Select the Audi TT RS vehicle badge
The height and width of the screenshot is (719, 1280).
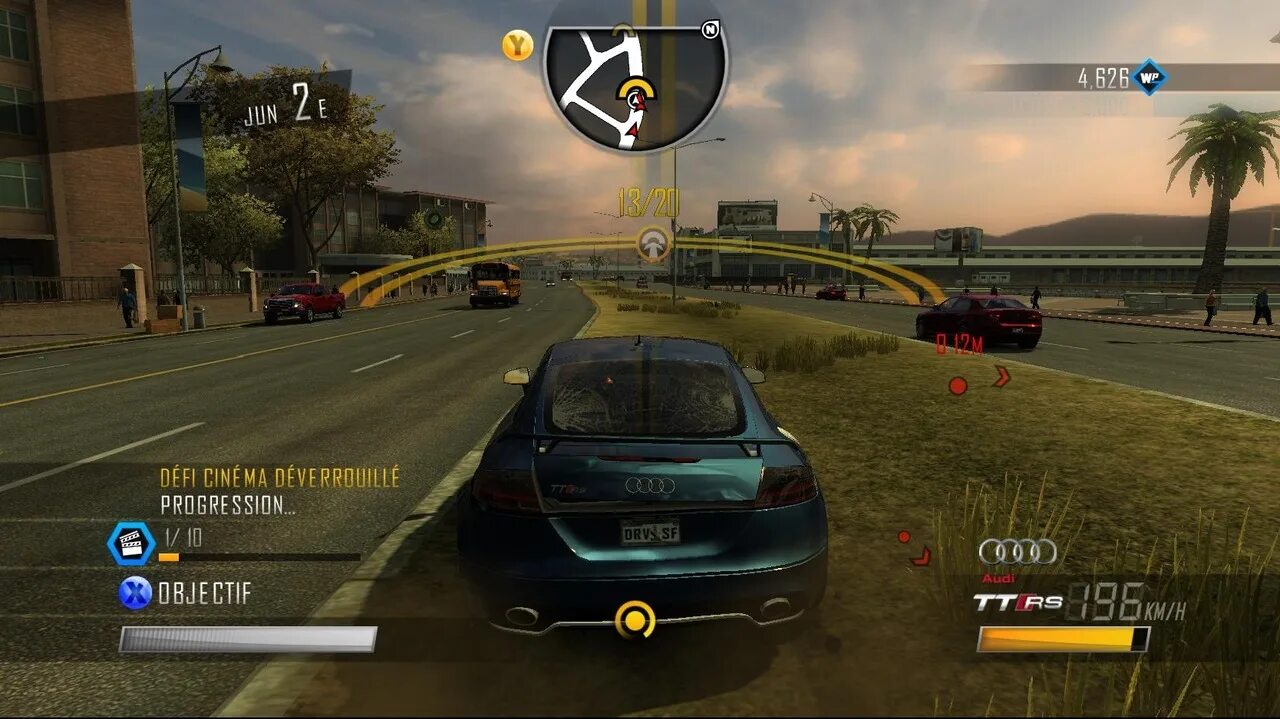pyautogui.click(x=1018, y=602)
